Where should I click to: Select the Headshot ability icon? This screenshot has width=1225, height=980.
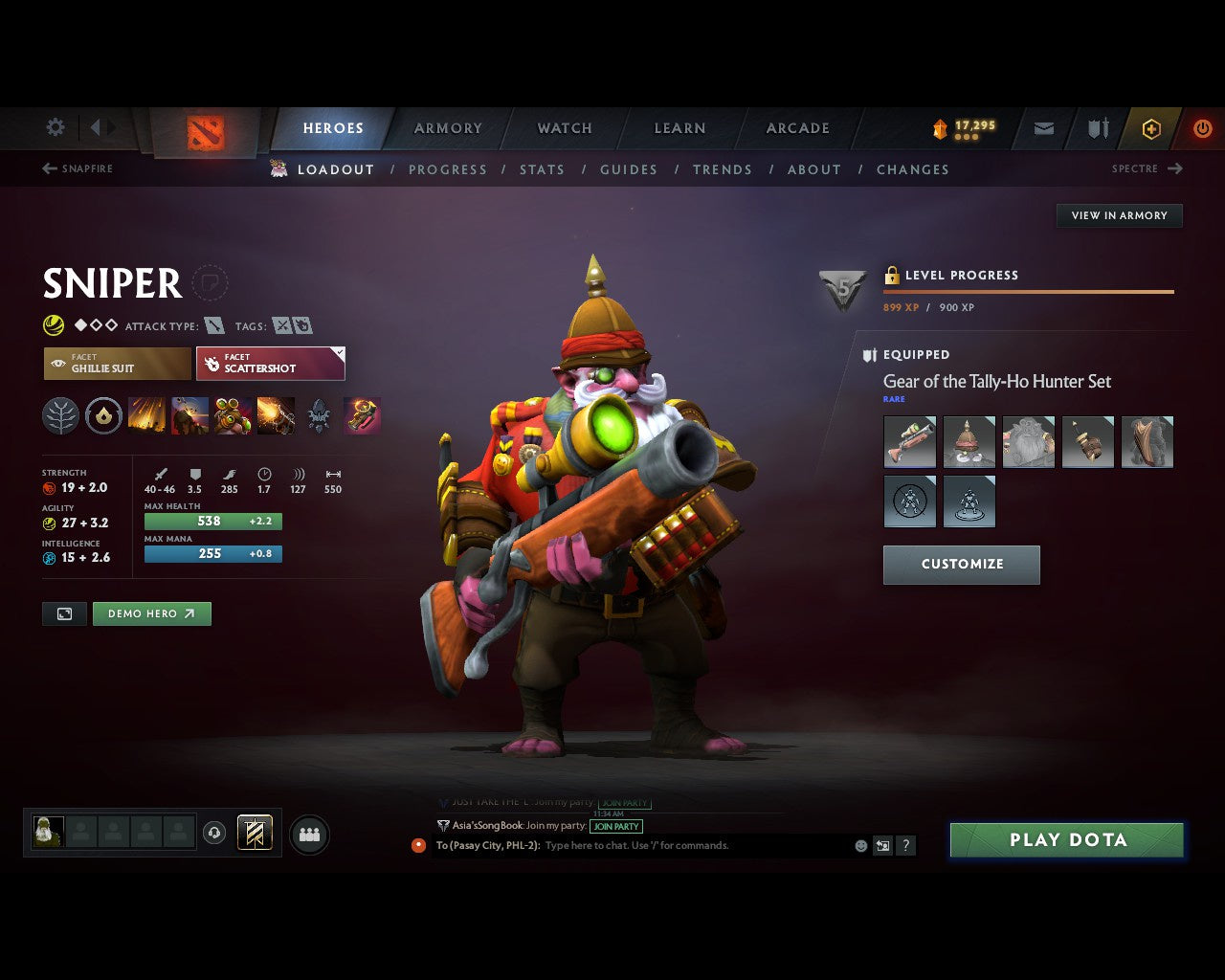[x=233, y=414]
